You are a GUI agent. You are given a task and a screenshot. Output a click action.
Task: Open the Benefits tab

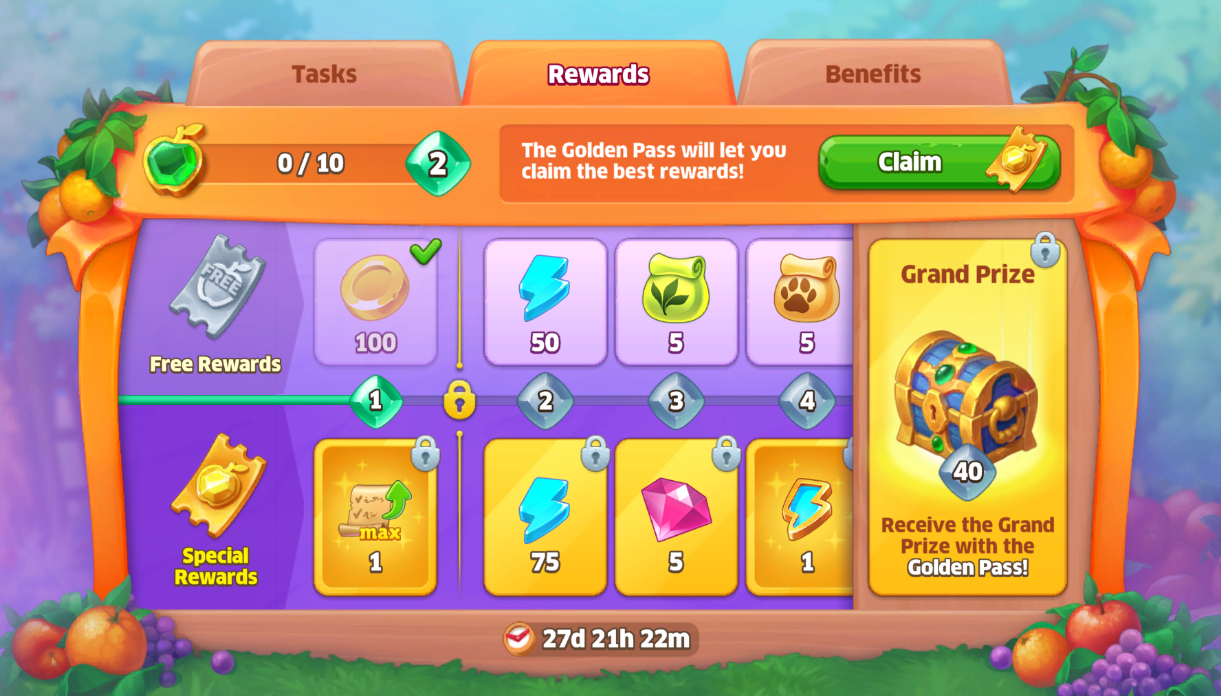pyautogui.click(x=872, y=74)
